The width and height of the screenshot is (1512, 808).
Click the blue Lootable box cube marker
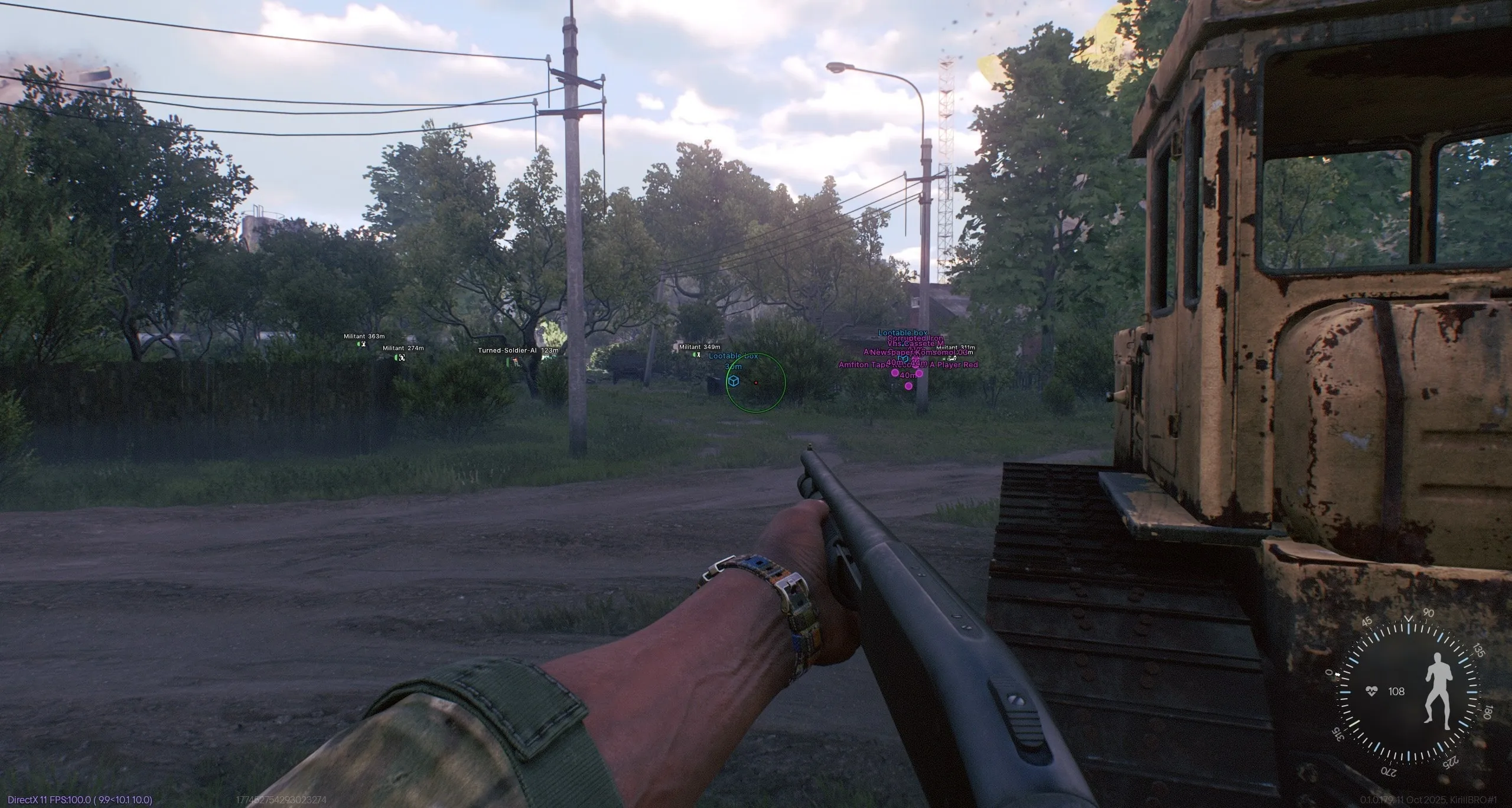click(x=733, y=381)
